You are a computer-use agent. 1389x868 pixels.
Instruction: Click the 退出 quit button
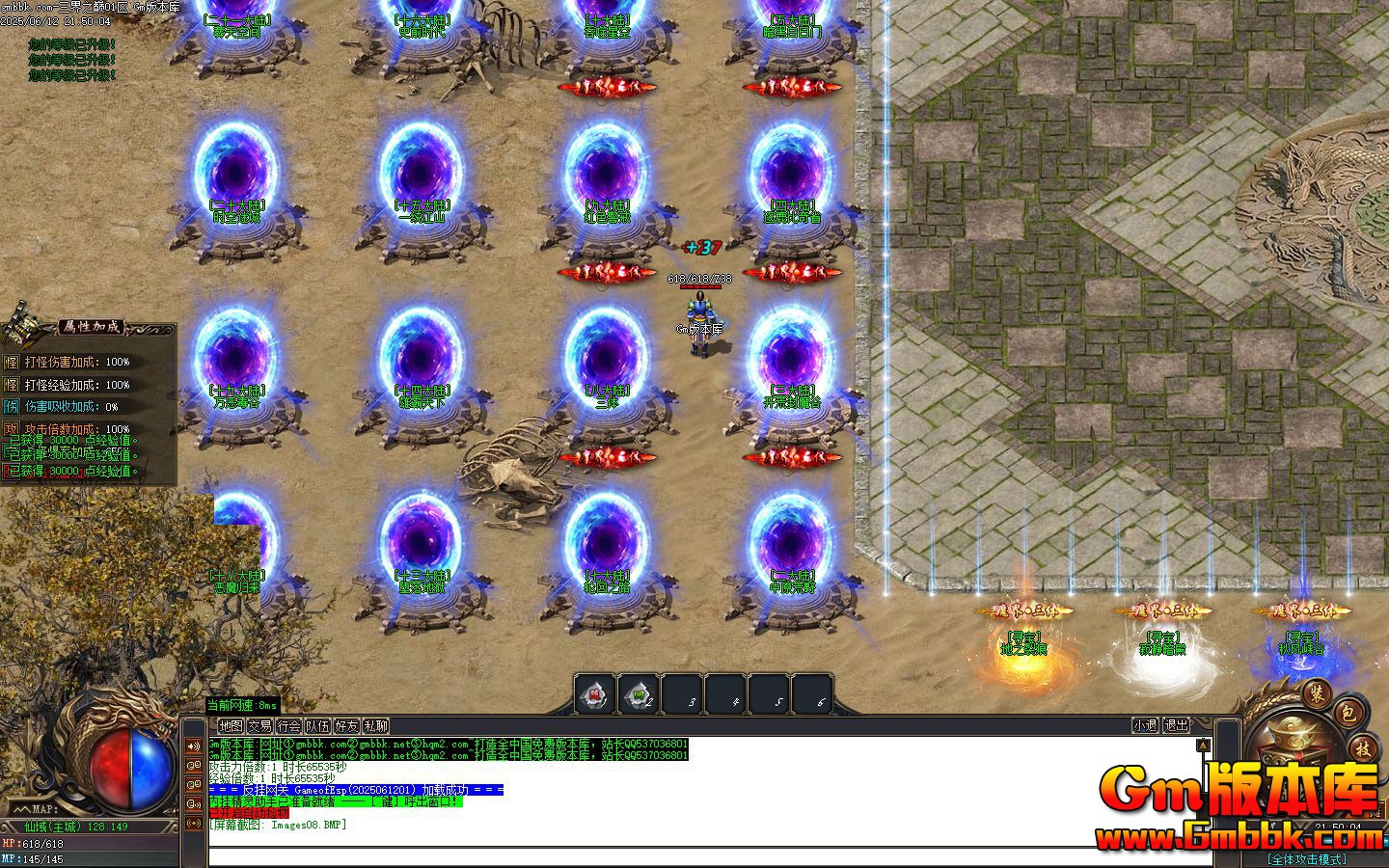(1179, 726)
